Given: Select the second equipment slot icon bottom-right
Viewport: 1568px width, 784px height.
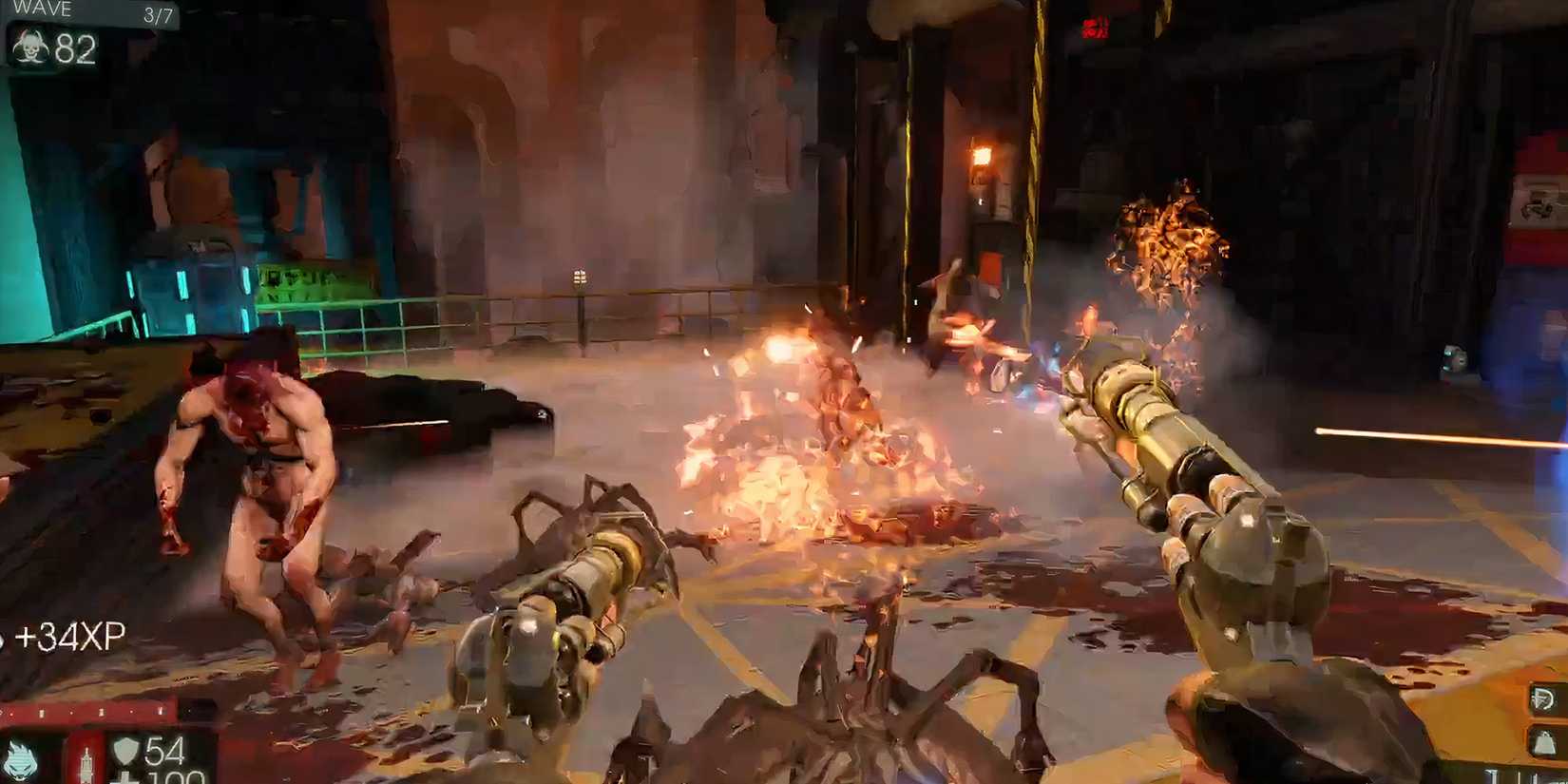Looking at the screenshot, I should [x=1543, y=739].
